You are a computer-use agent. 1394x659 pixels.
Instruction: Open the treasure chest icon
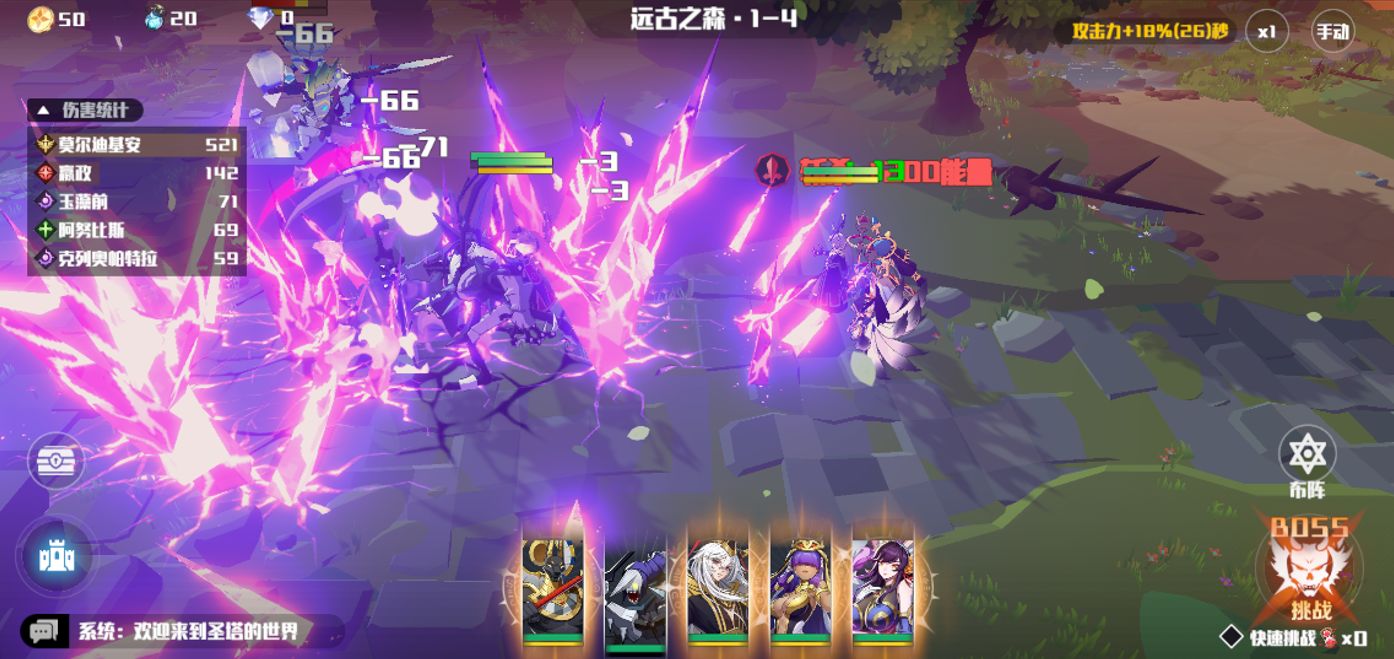pos(56,463)
